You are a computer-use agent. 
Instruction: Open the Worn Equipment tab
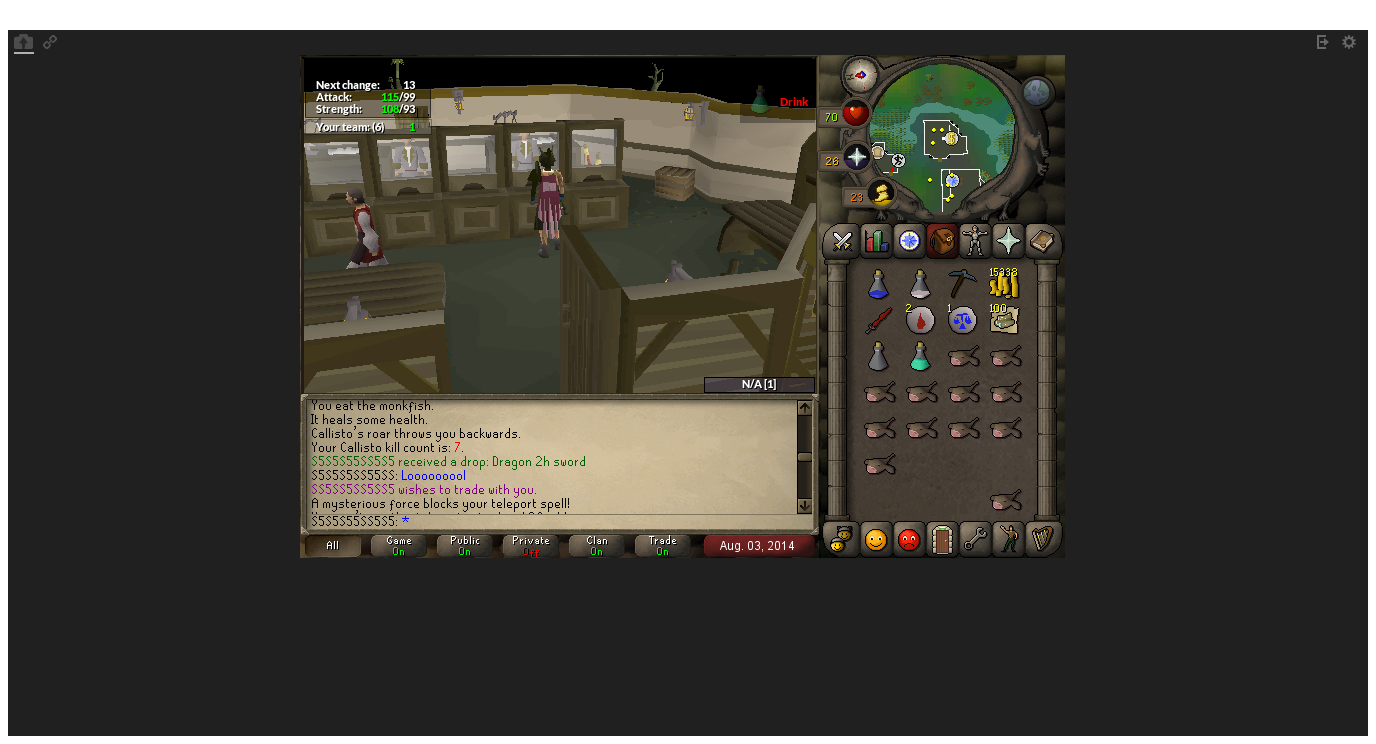975,241
